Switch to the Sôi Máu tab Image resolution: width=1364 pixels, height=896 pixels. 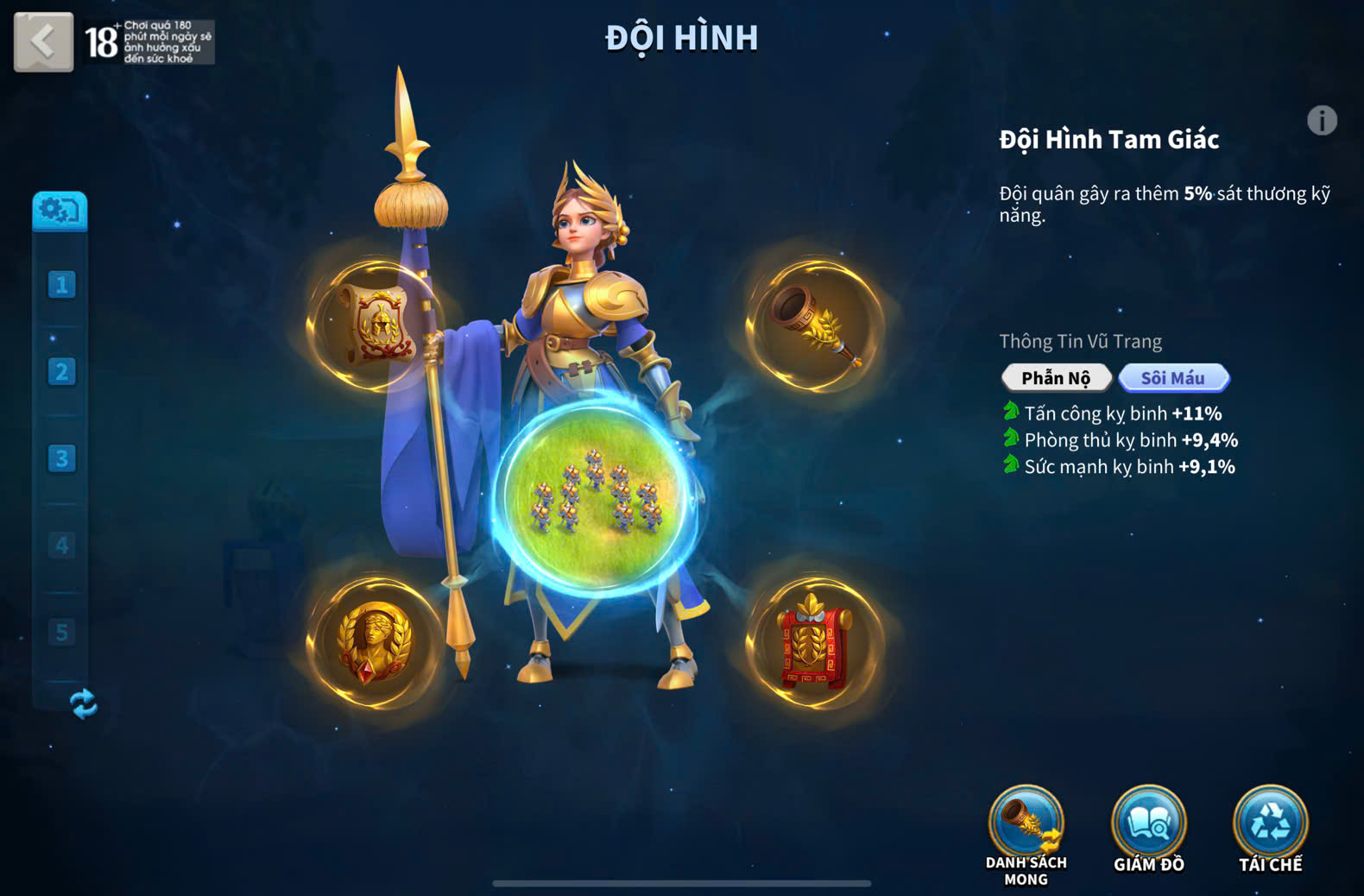pos(1173,378)
